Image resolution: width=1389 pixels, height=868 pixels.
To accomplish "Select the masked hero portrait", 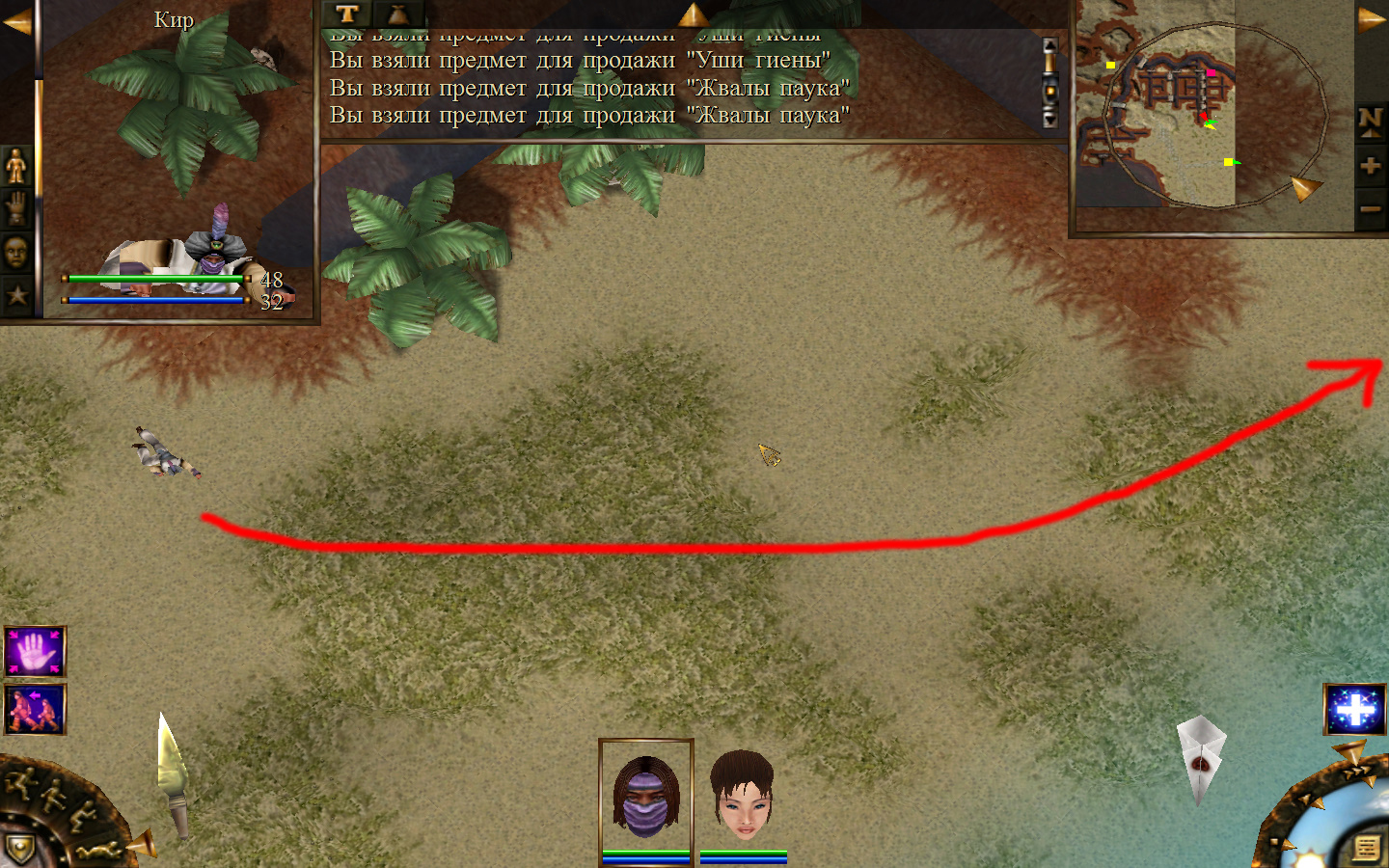I will click(x=645, y=797).
